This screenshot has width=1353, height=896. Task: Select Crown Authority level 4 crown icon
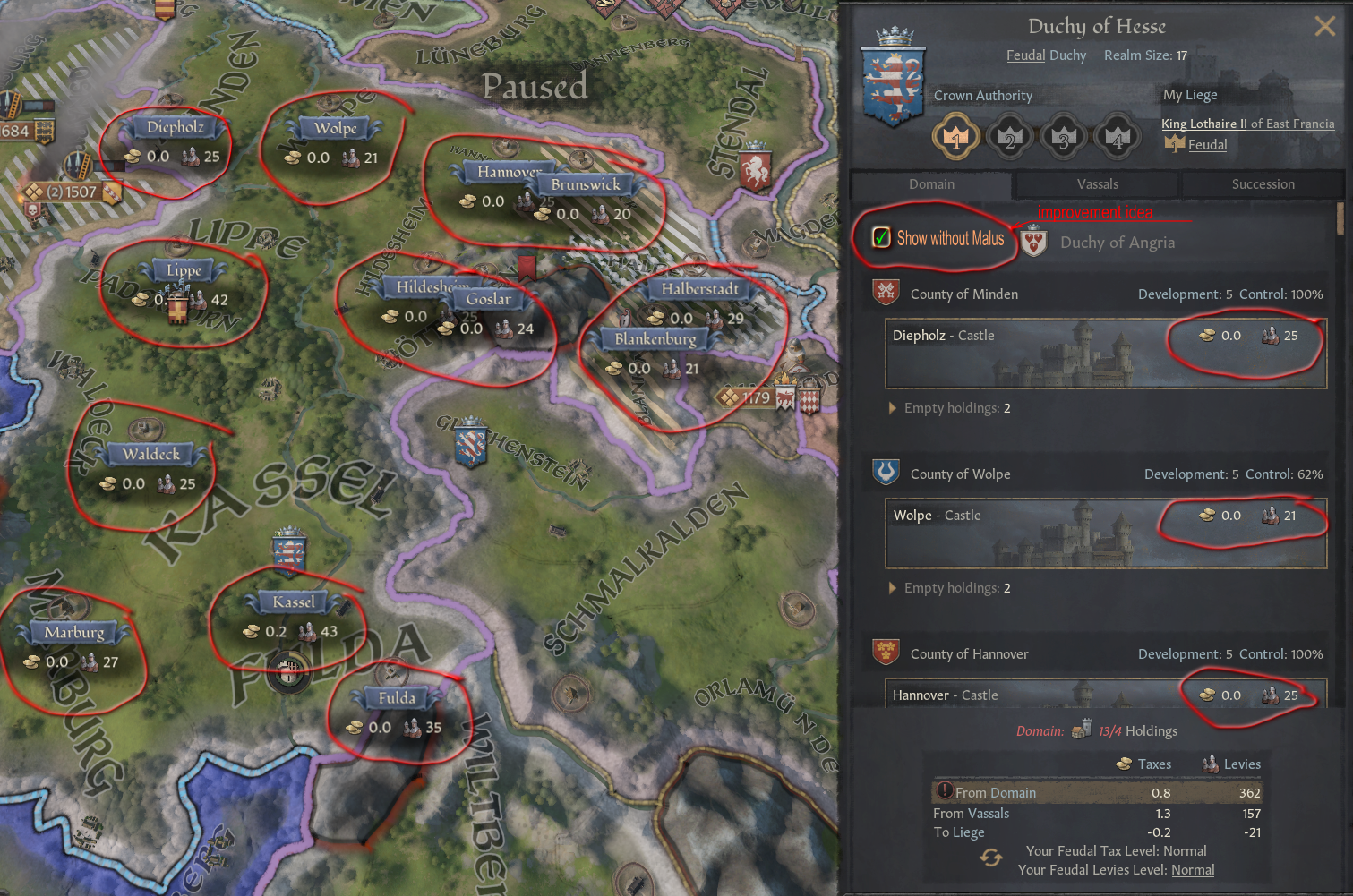[x=1118, y=136]
